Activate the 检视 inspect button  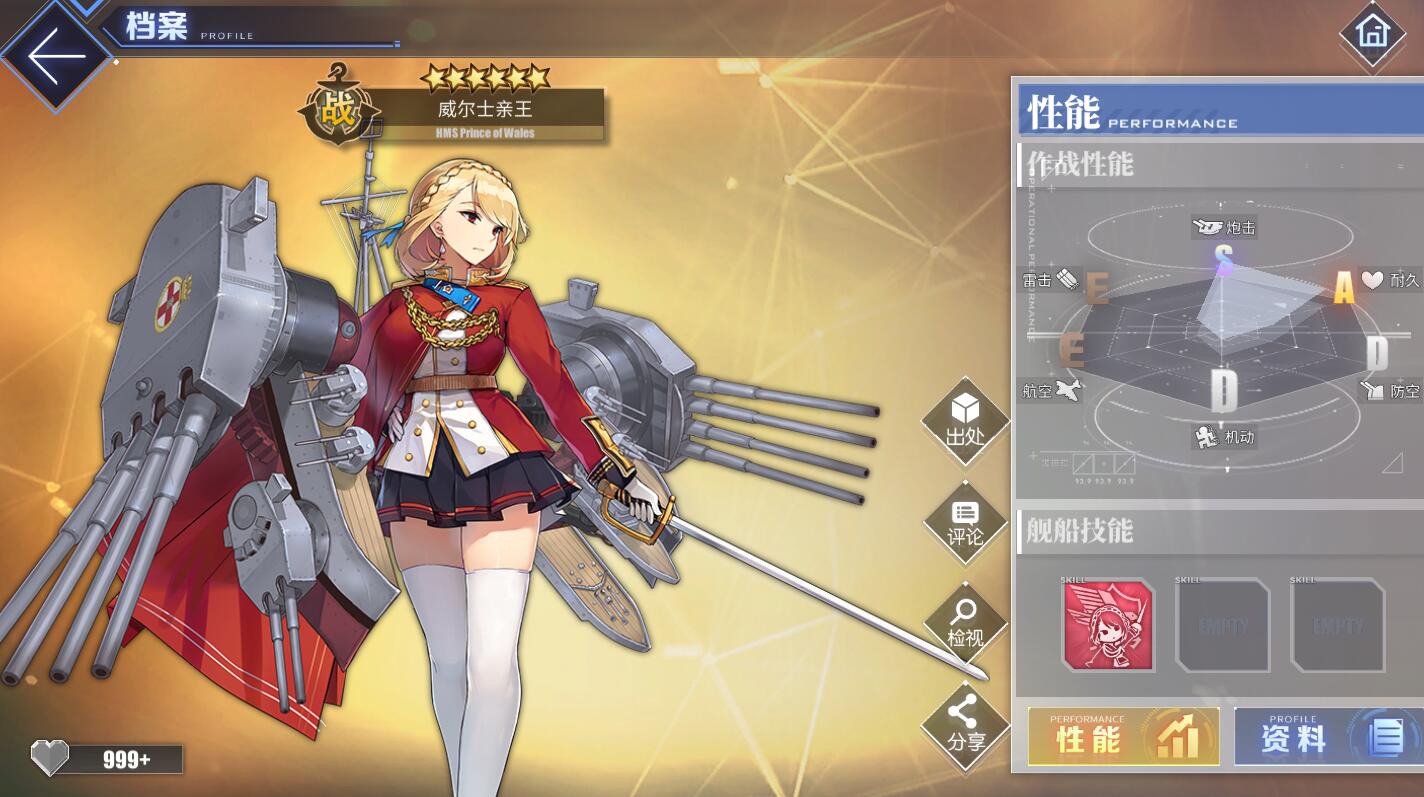click(x=965, y=624)
